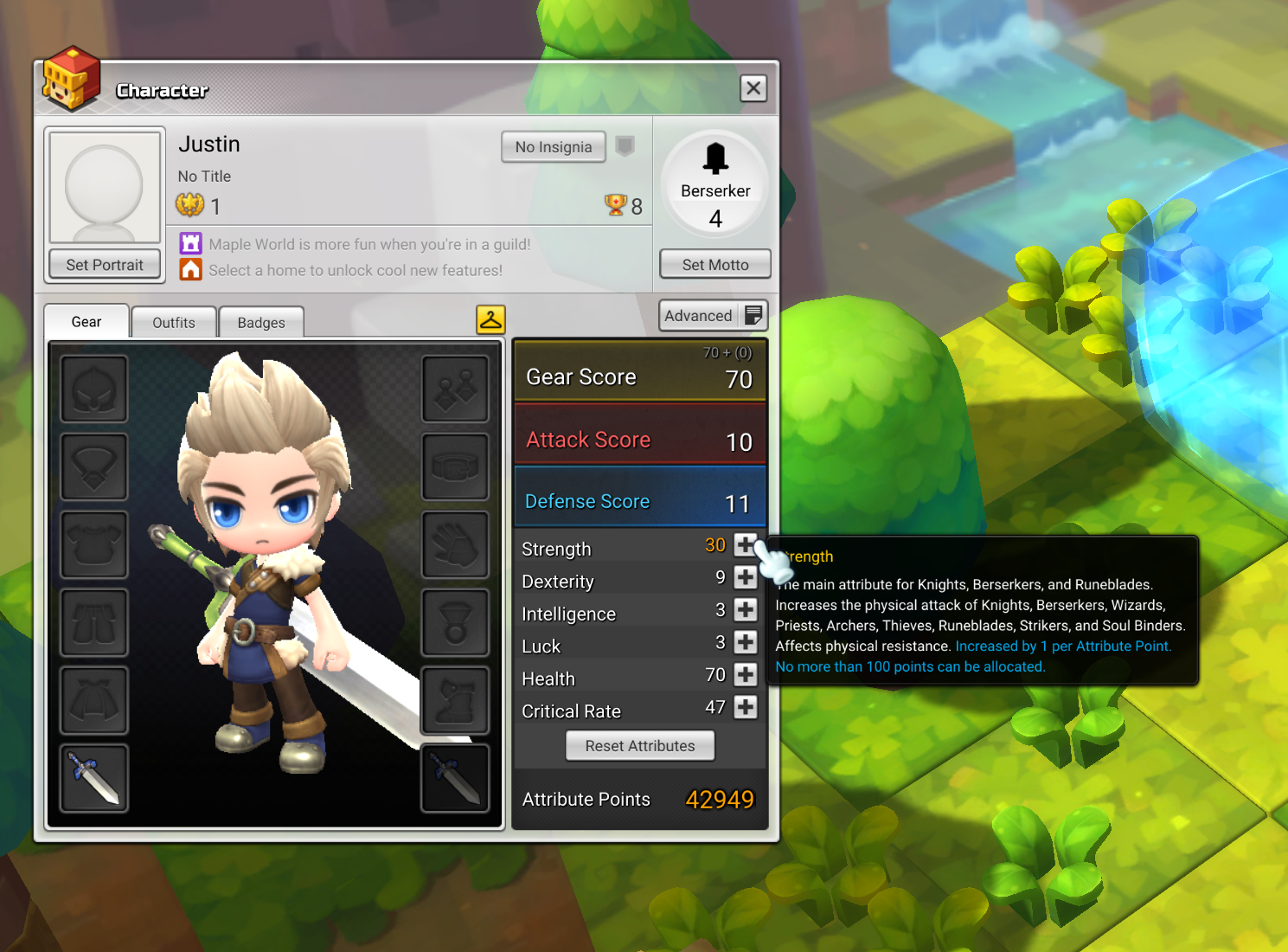Add an attribute point to Luck
The height and width of the screenshot is (952, 1288).
[x=745, y=642]
